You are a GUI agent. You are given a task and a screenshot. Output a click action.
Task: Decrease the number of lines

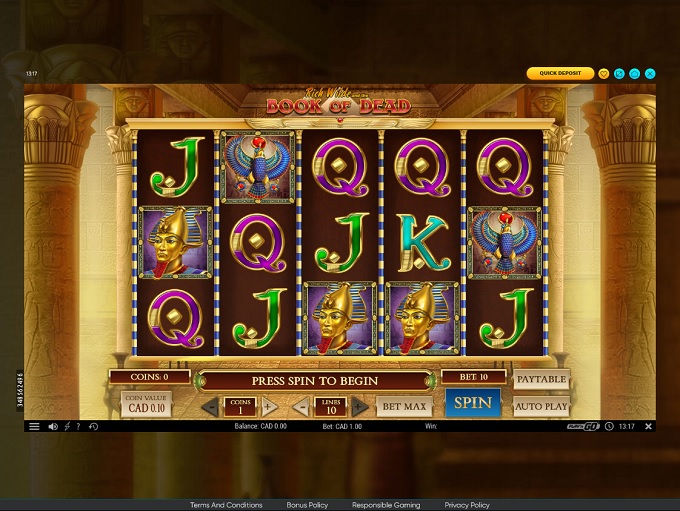click(x=301, y=406)
